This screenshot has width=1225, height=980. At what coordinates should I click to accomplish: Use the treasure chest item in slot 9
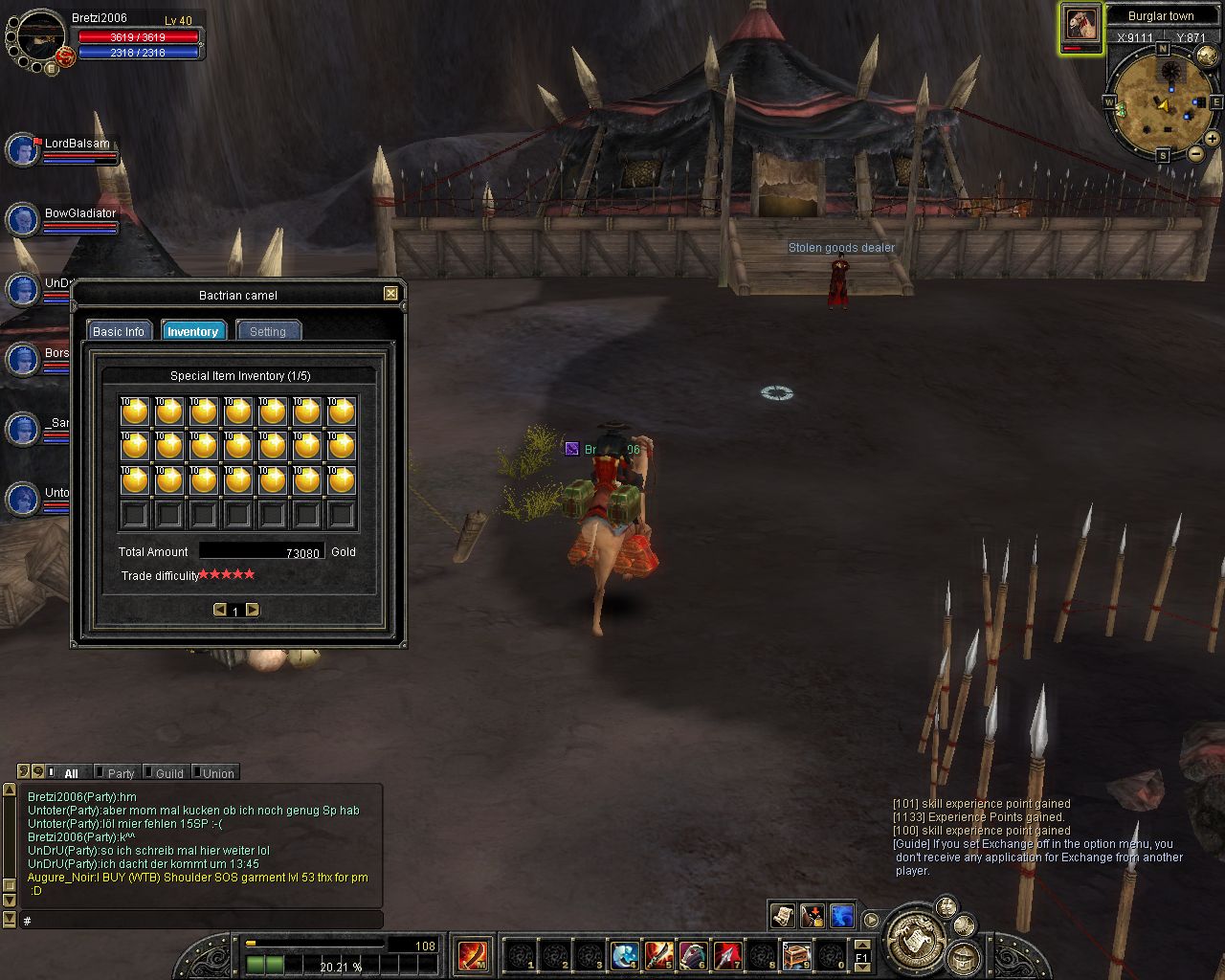point(796,955)
